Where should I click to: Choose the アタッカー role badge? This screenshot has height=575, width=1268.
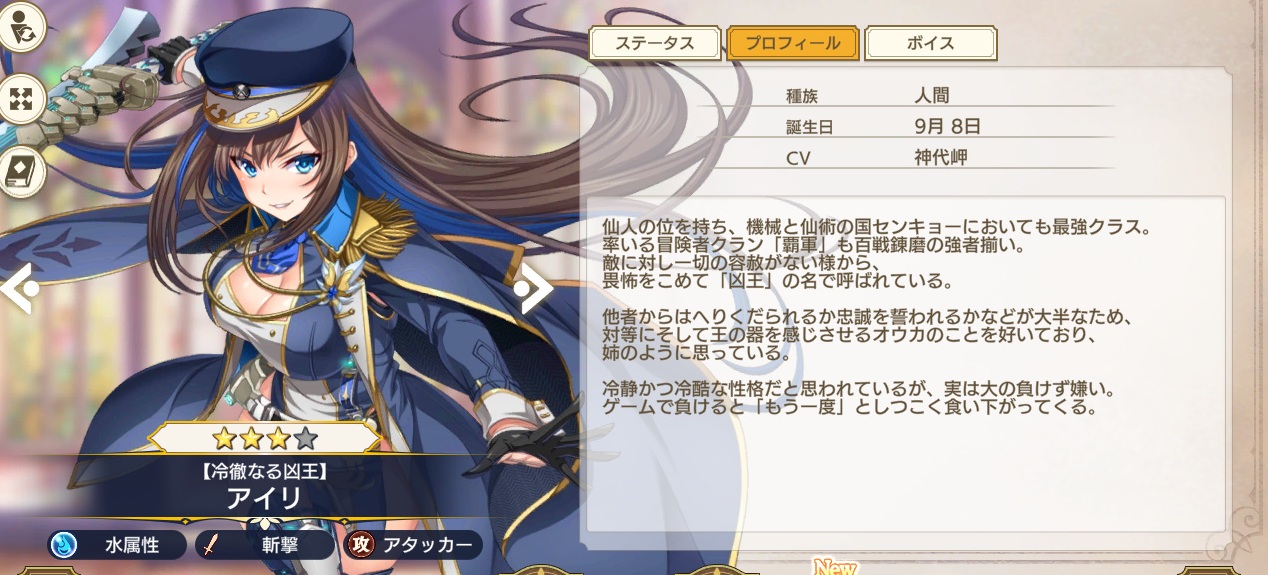tap(412, 545)
